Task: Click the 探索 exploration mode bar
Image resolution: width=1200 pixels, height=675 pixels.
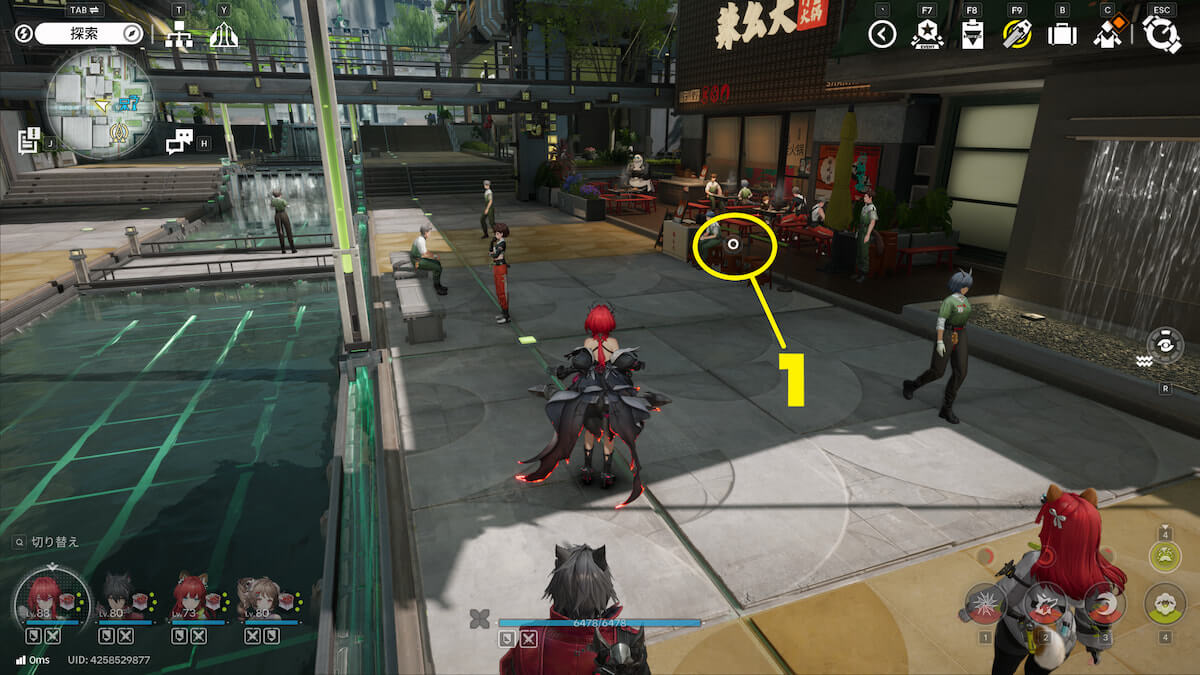Action: [x=90, y=34]
